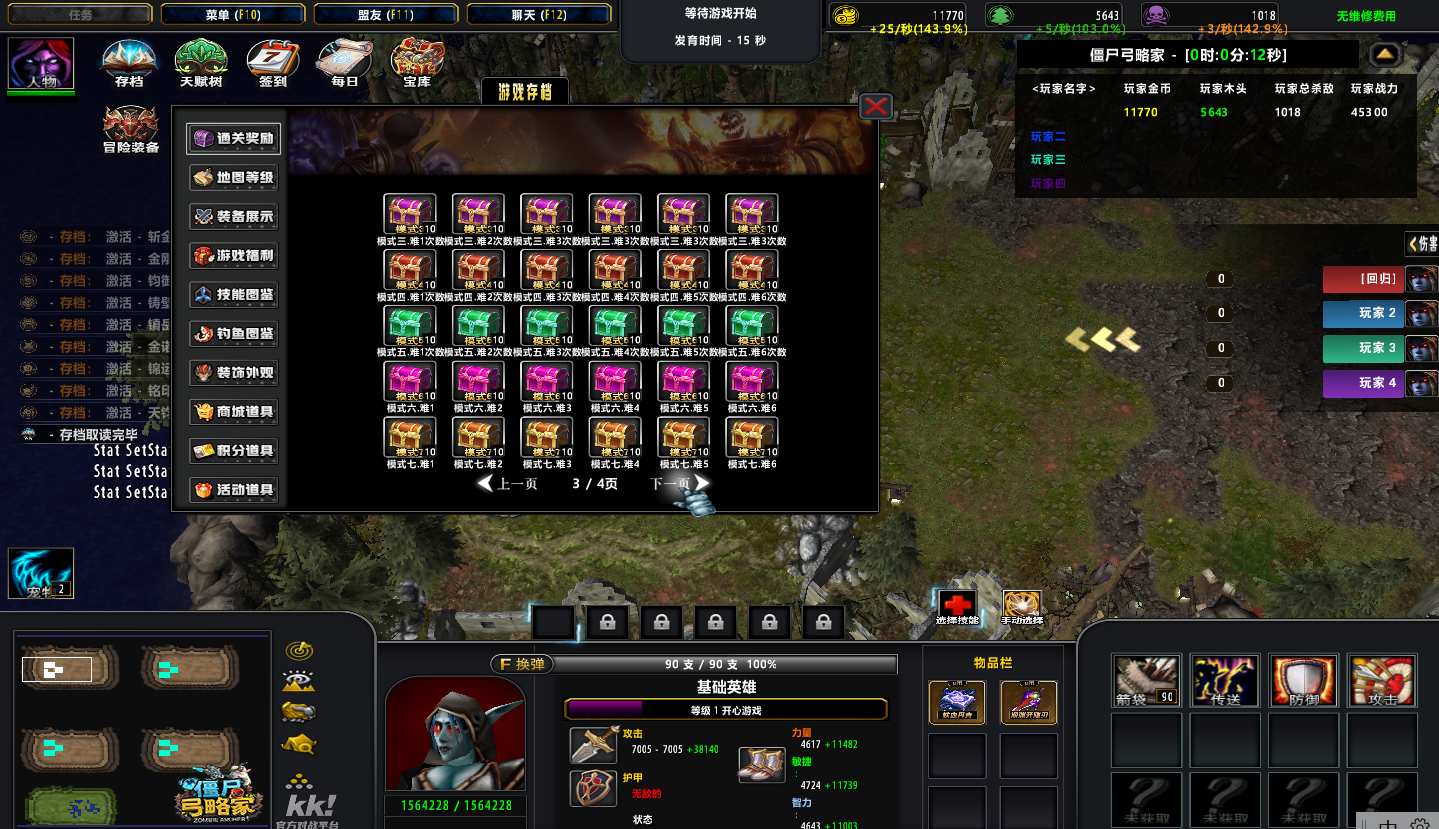The height and width of the screenshot is (829, 1439).
Task: Close the game archive window
Action: (876, 106)
